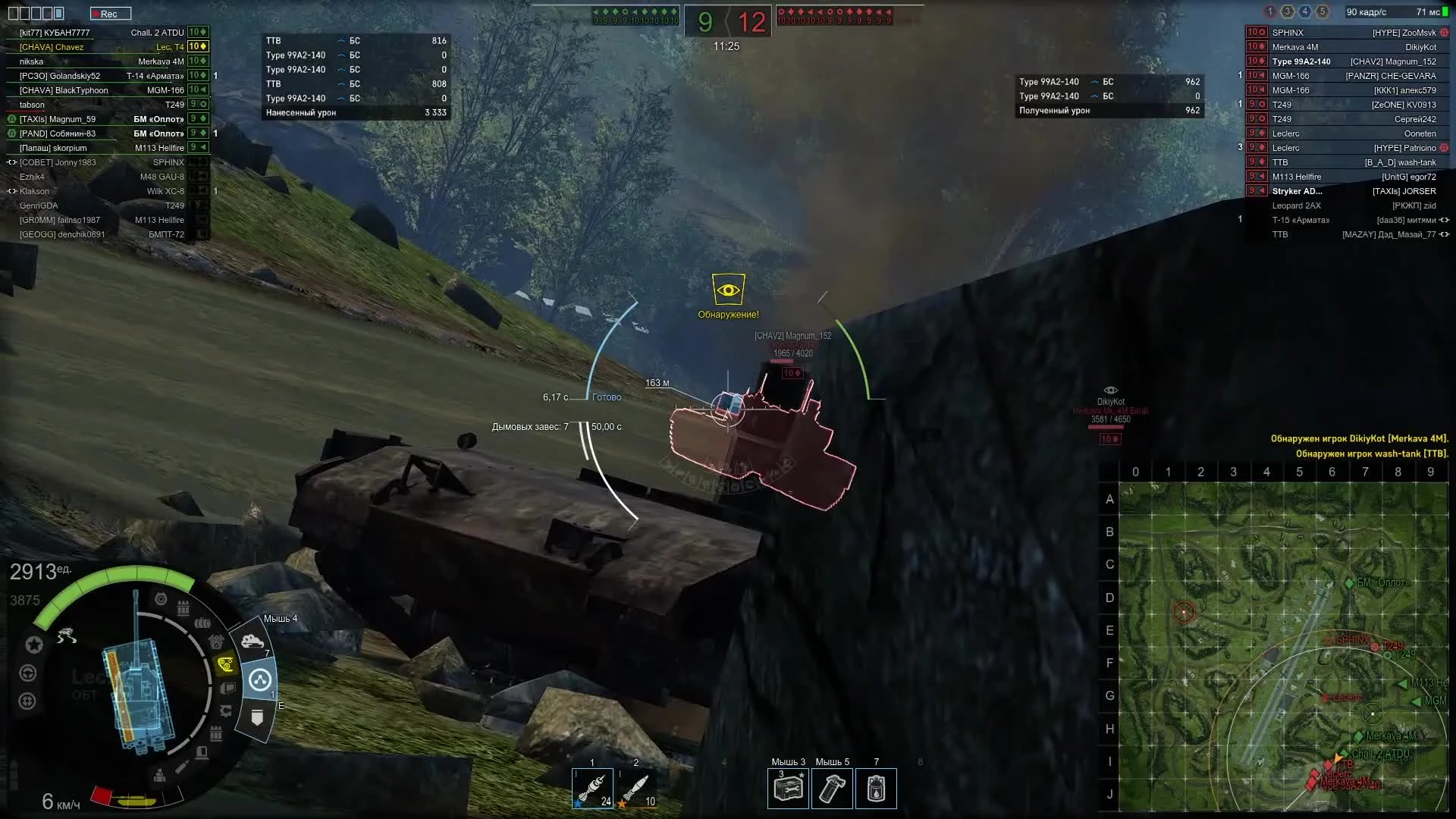The width and height of the screenshot is (1456, 819).
Task: Toggle the Rec recording indicator
Action: click(x=111, y=13)
